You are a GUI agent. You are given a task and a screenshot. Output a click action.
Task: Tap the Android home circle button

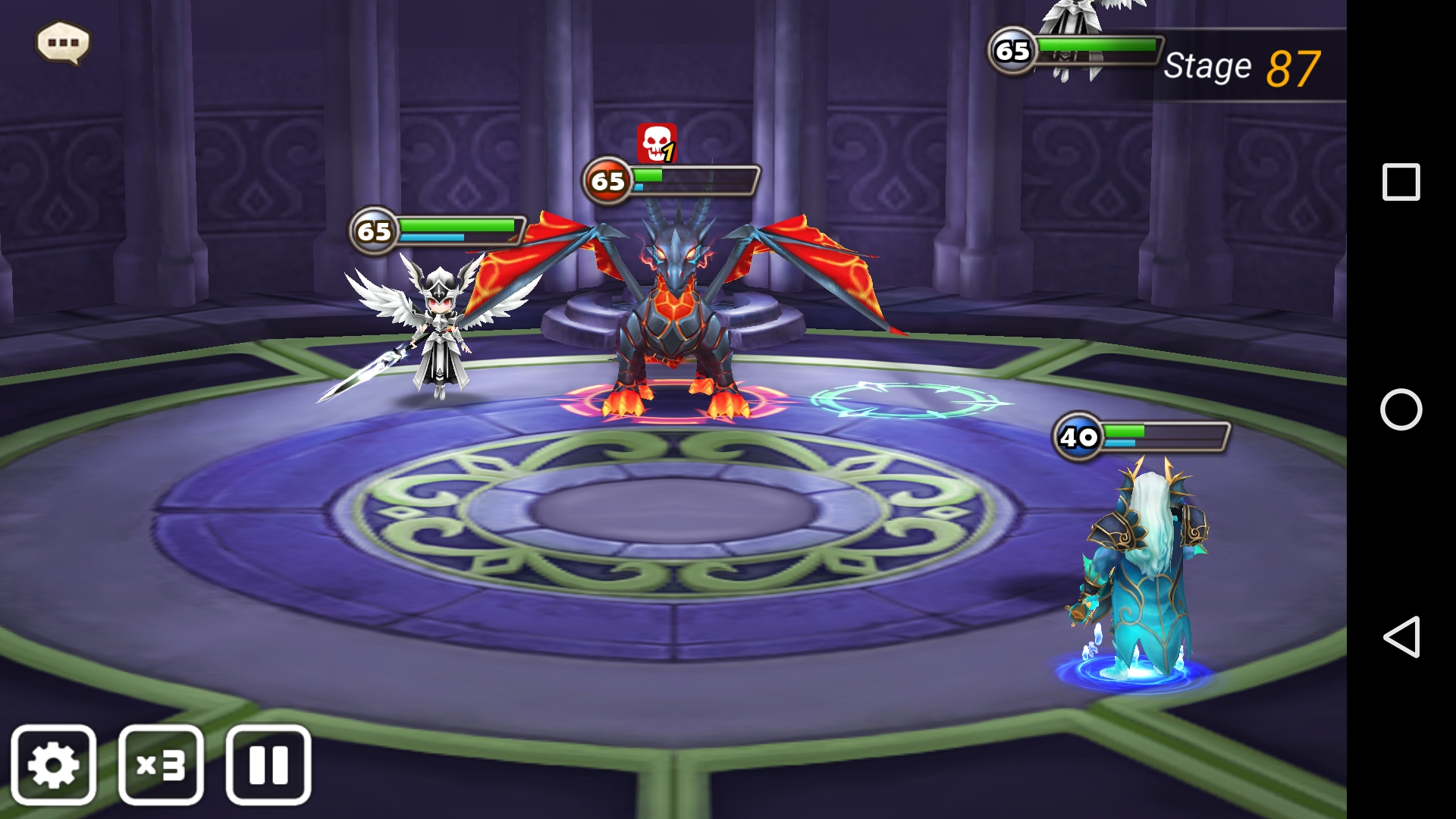click(1401, 409)
